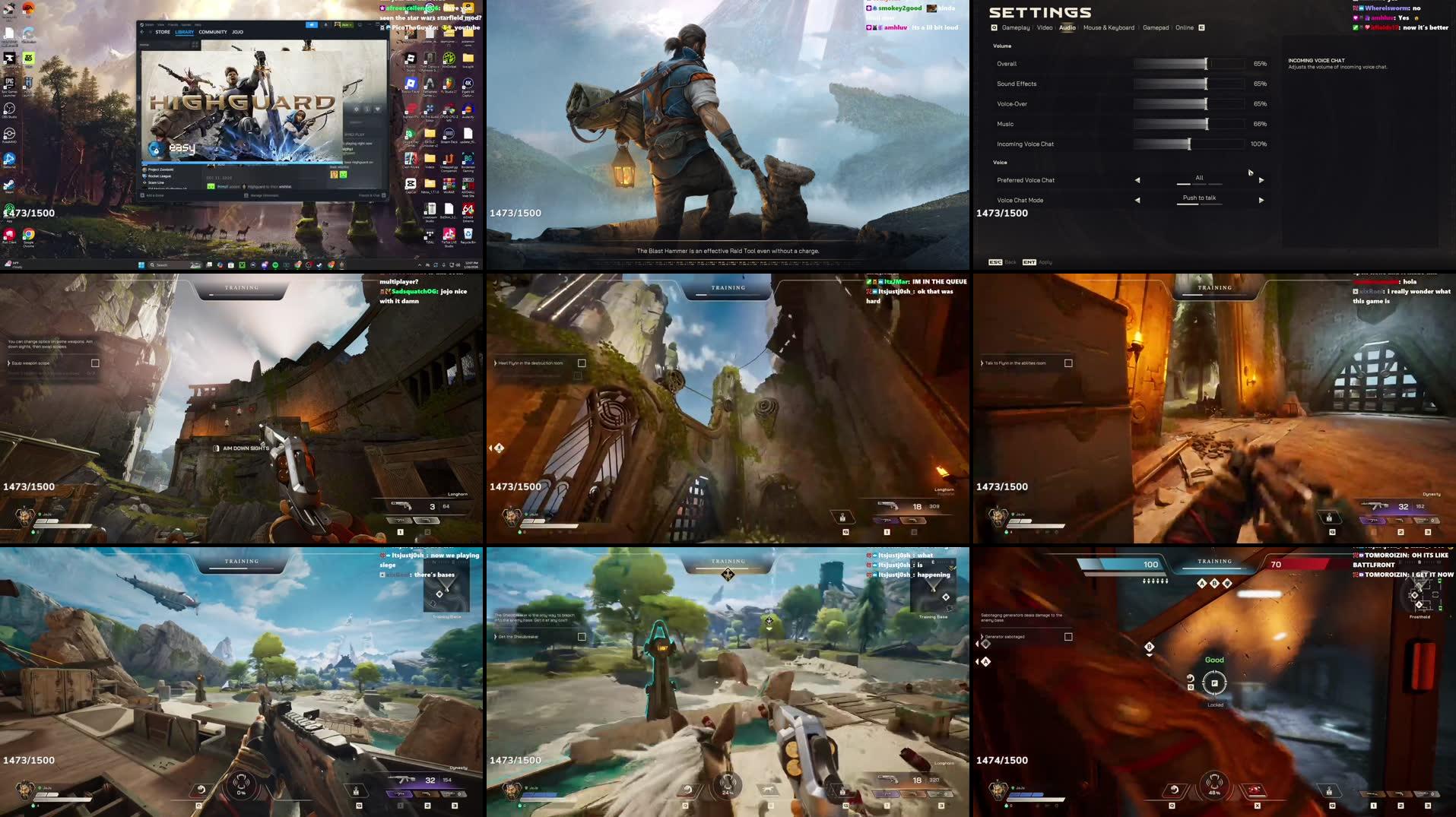Click Add a Game in Steam
This screenshot has width=1456, height=817.
(154, 195)
